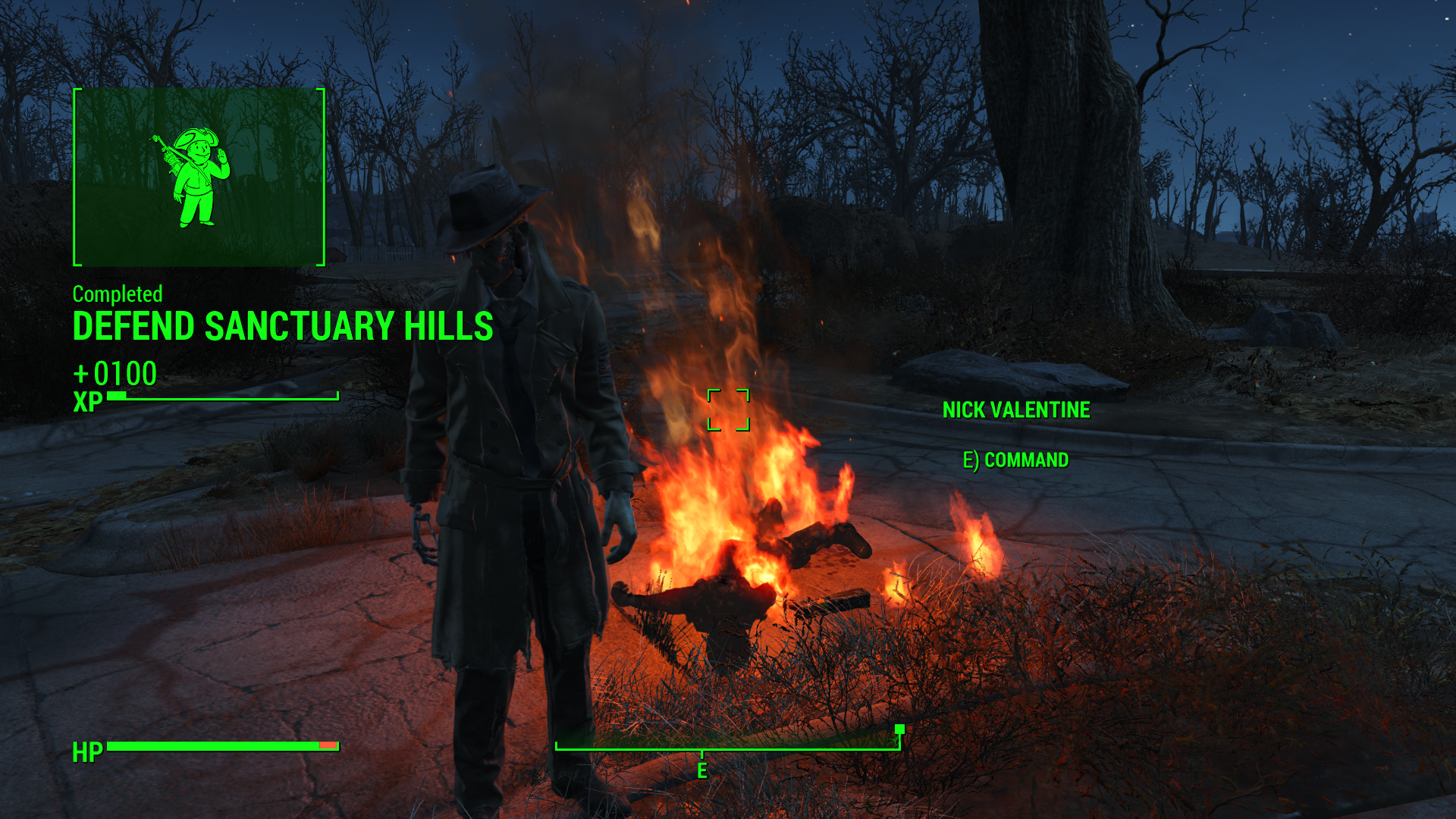
Task: Select the square marker on the compass
Action: coord(899,730)
